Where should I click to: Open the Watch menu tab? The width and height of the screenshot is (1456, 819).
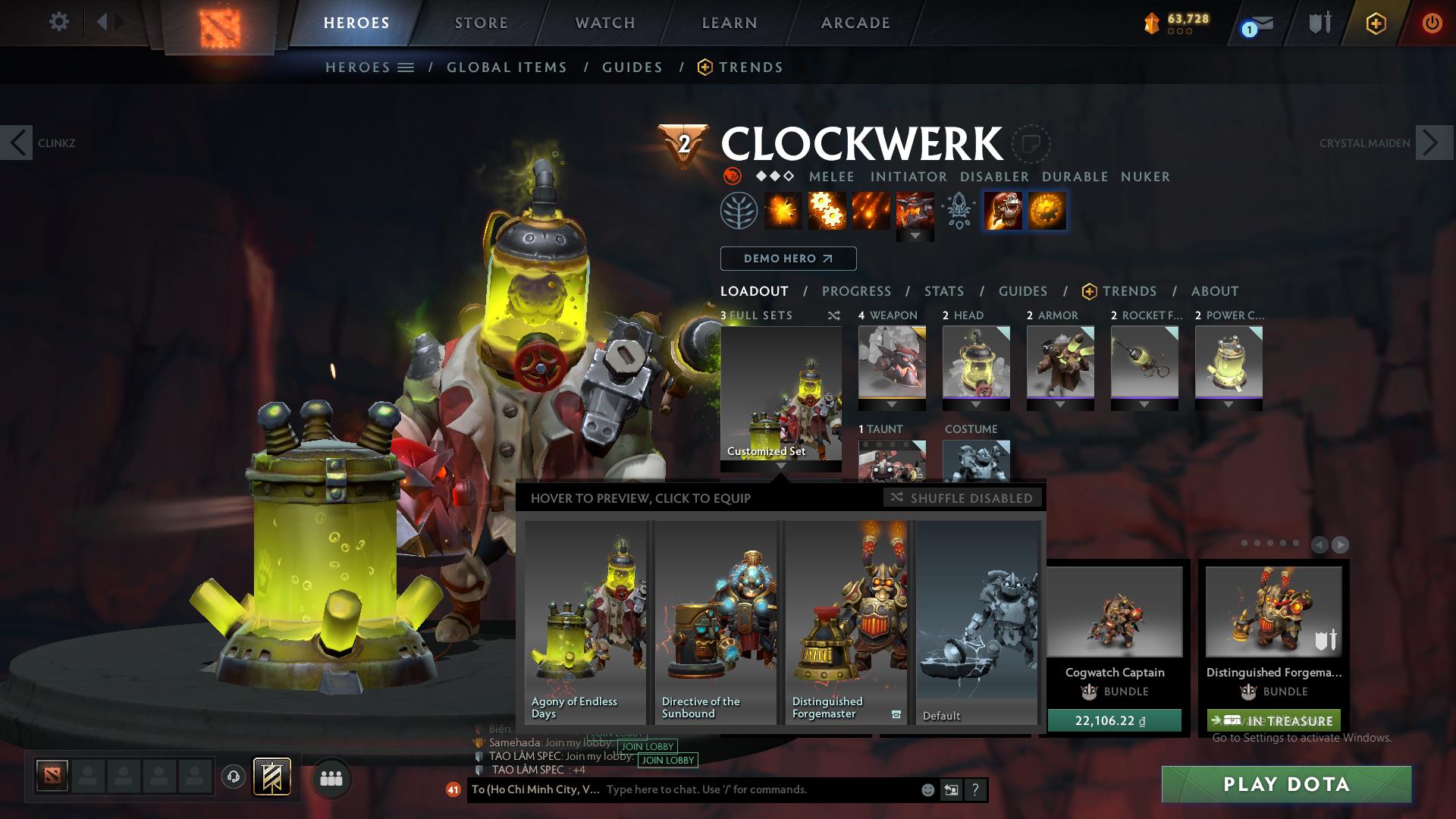click(x=603, y=22)
